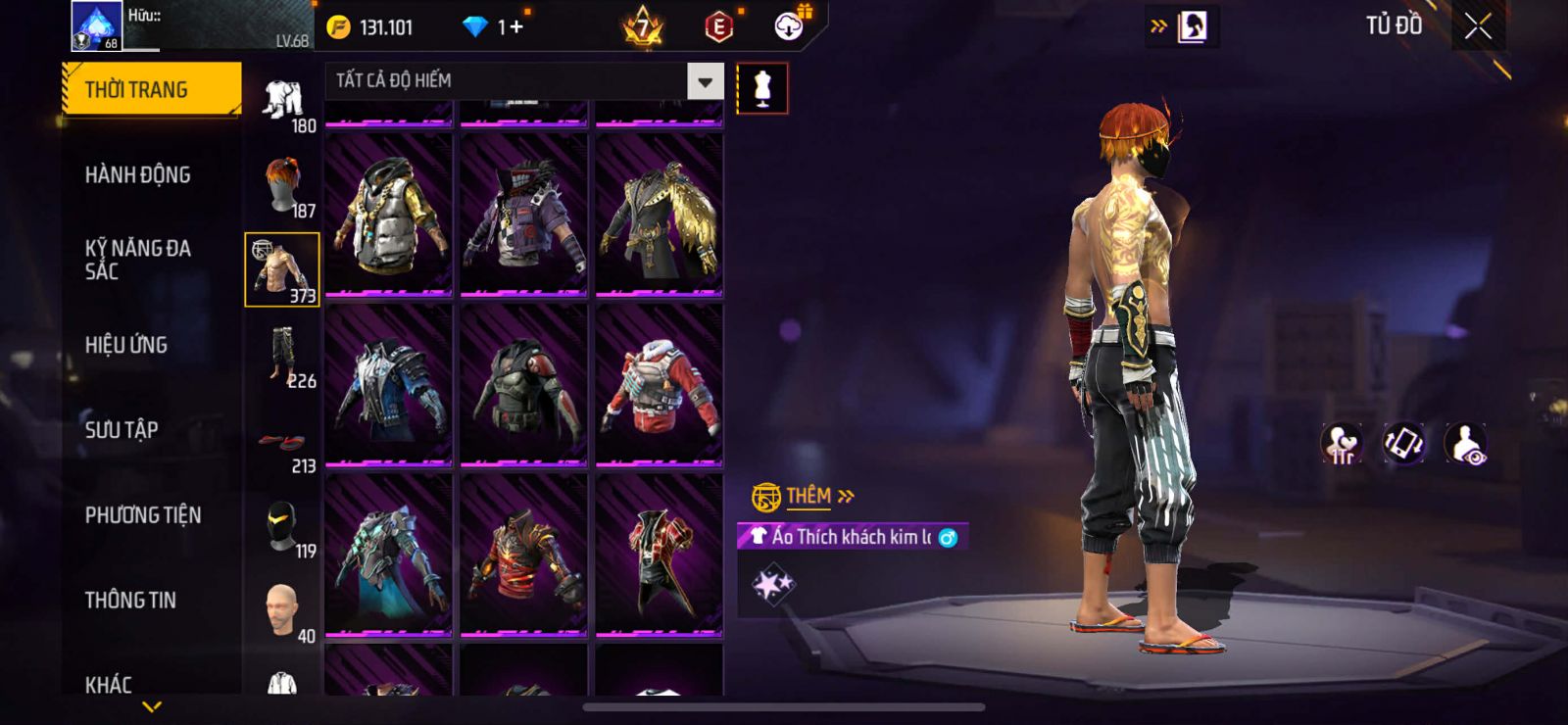This screenshot has height=725, width=1568.
Task: Pick the silver puffer vest with gold chain
Action: [x=388, y=216]
